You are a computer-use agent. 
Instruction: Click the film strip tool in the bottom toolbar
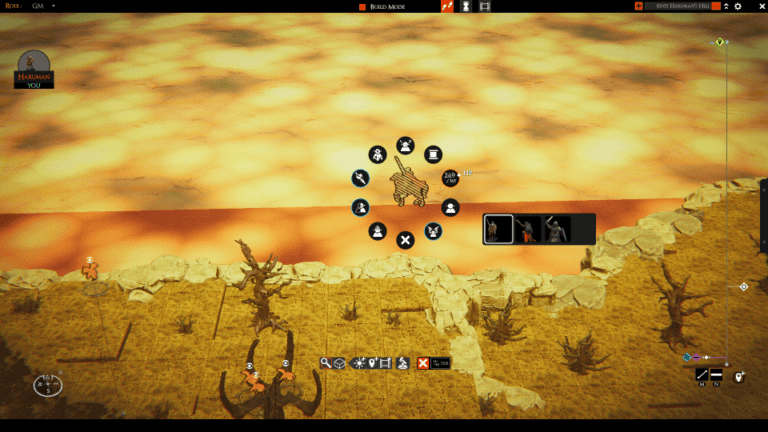click(x=385, y=363)
